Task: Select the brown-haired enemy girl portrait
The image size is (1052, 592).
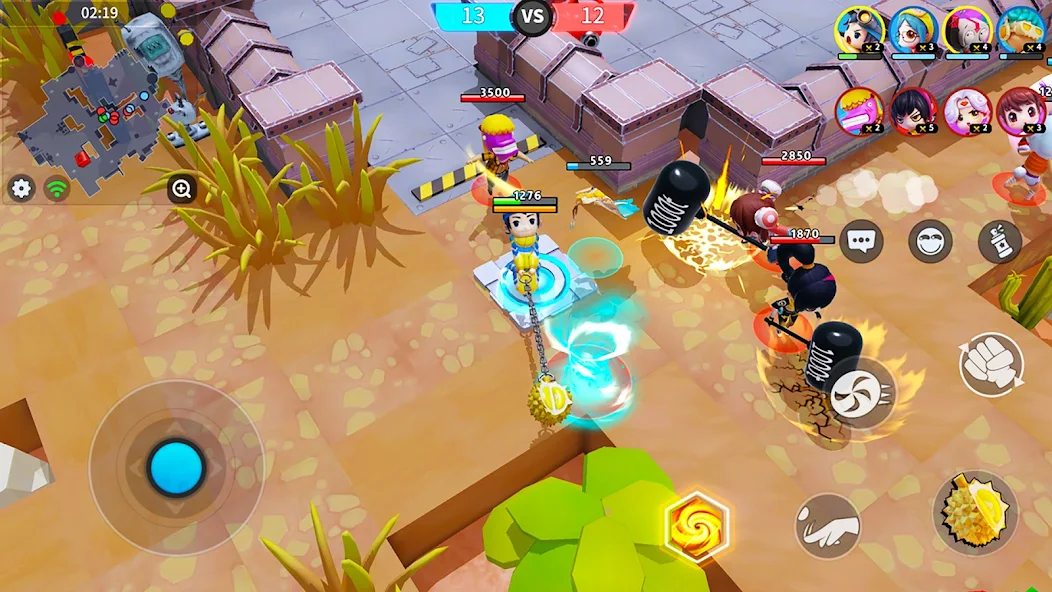Action: tap(1020, 110)
